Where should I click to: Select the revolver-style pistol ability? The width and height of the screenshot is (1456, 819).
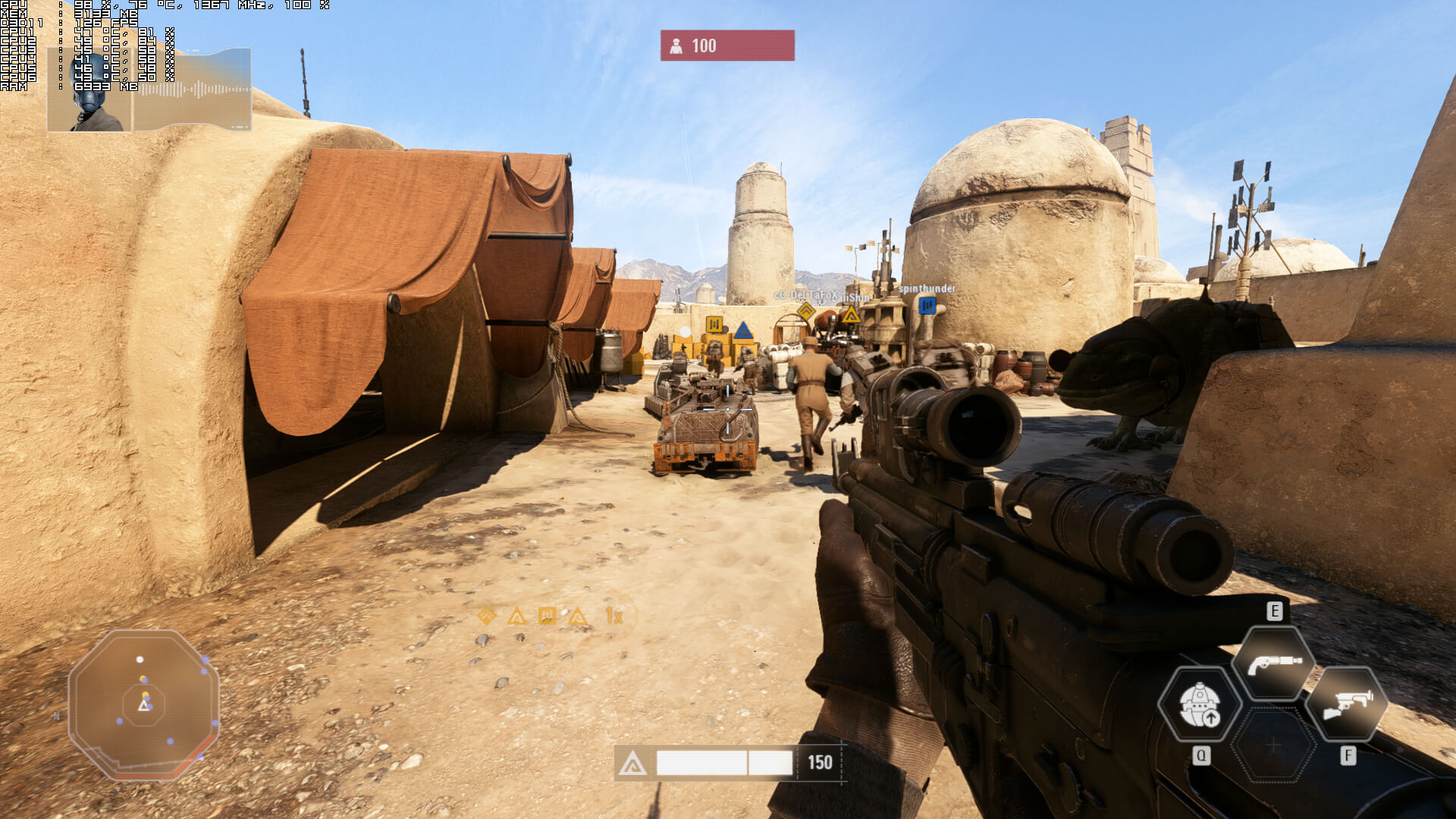1274,664
